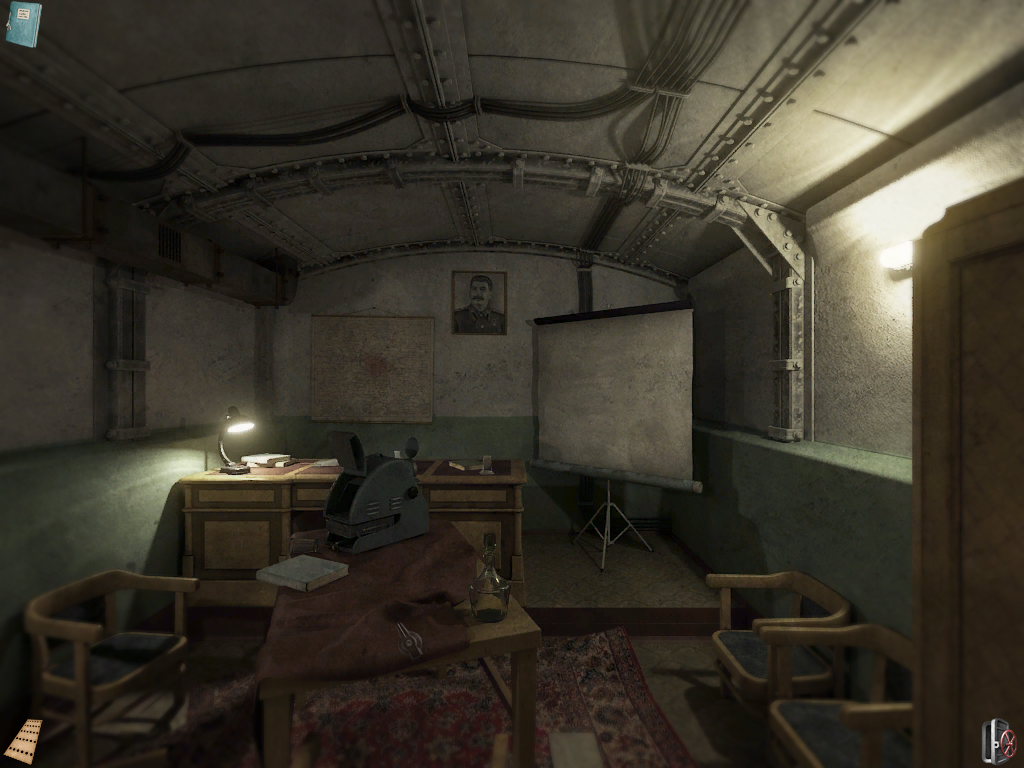Open the blue folder journal icon
Viewport: 1024px width, 768px height.
click(23, 24)
